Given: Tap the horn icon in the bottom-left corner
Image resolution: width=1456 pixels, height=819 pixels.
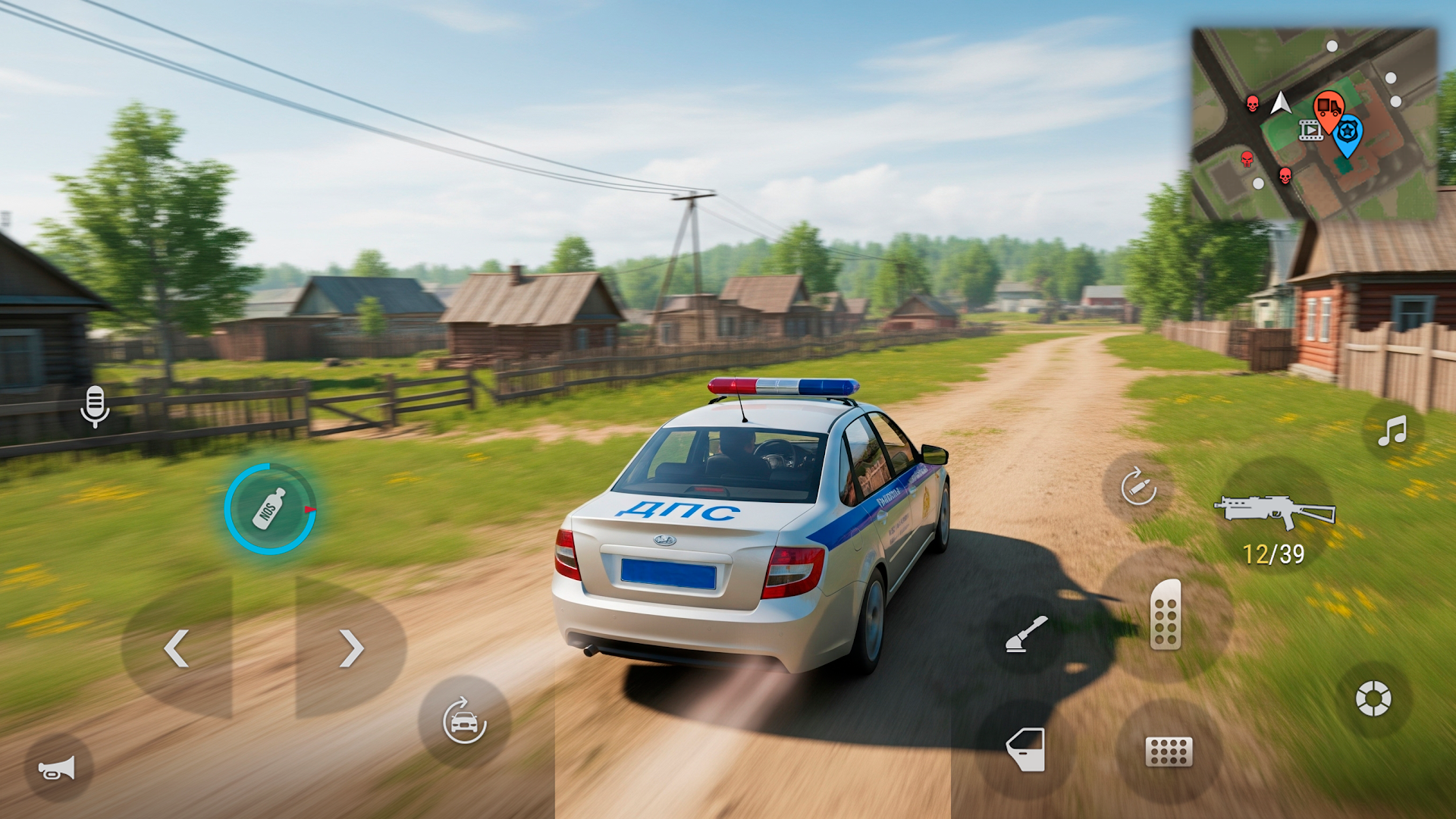Looking at the screenshot, I should click(x=59, y=769).
